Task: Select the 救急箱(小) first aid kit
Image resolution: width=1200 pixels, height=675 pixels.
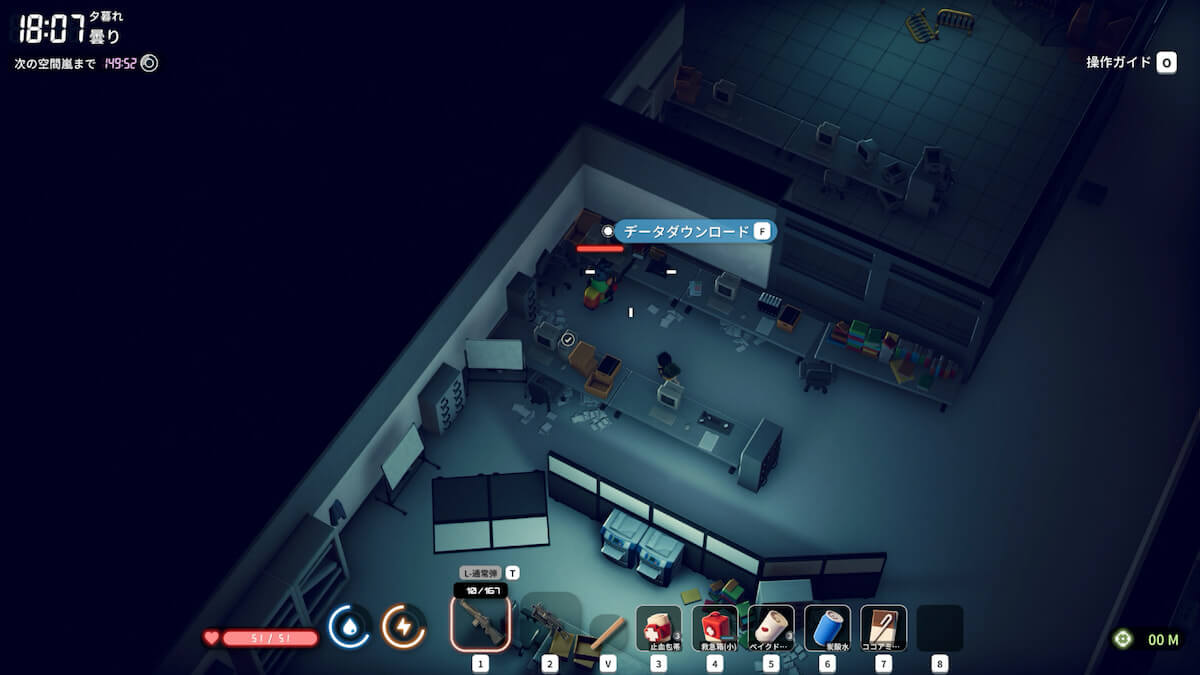Action: 715,627
